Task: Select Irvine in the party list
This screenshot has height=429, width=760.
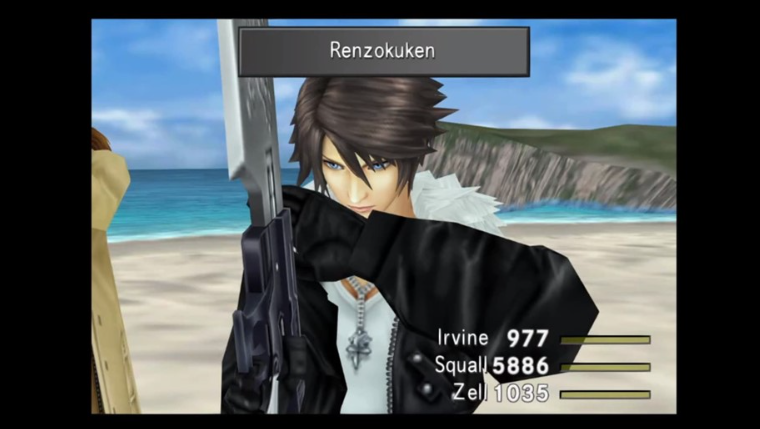Action: point(467,339)
